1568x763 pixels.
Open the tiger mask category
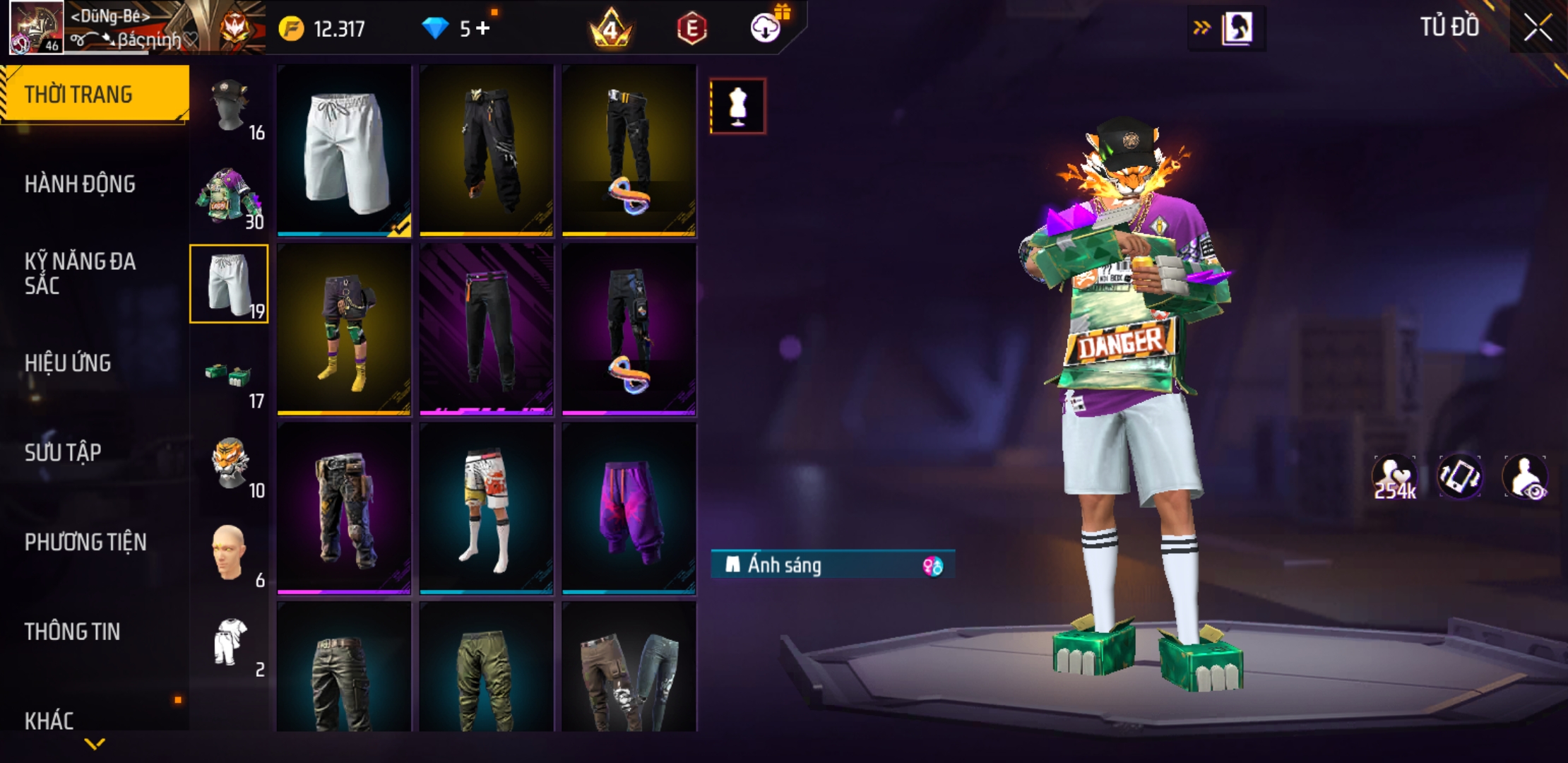pyautogui.click(x=229, y=464)
